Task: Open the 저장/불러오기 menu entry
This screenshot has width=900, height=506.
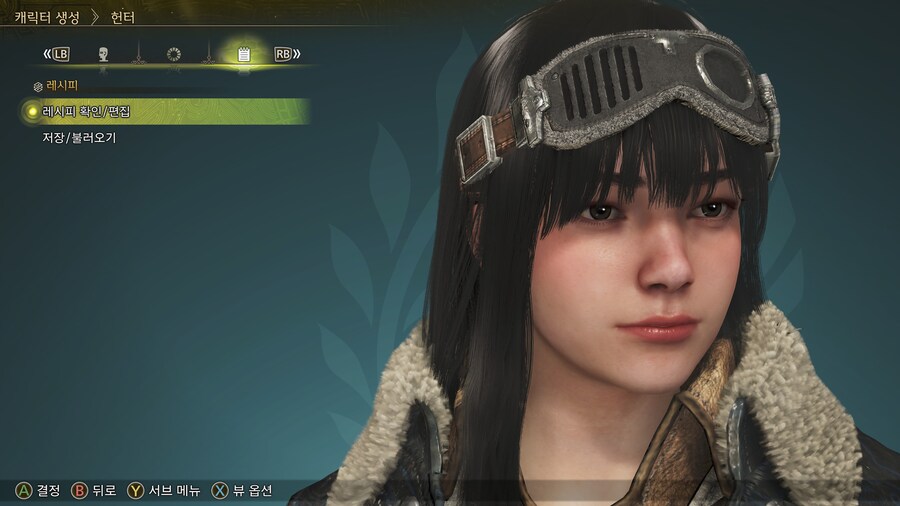Action: 79,138
